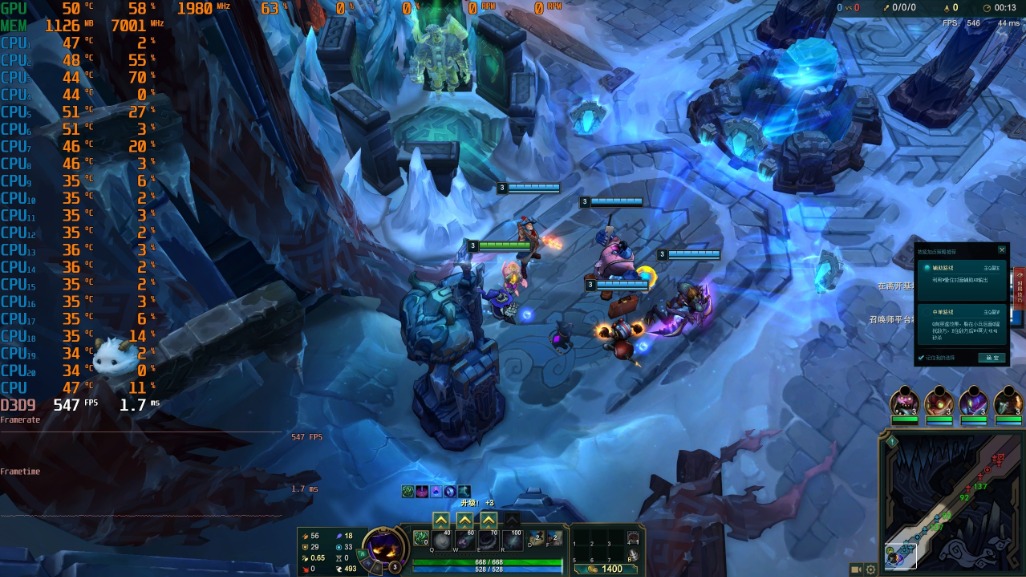The height and width of the screenshot is (577, 1026).
Task: Activate the E ability icon
Action: (x=488, y=539)
